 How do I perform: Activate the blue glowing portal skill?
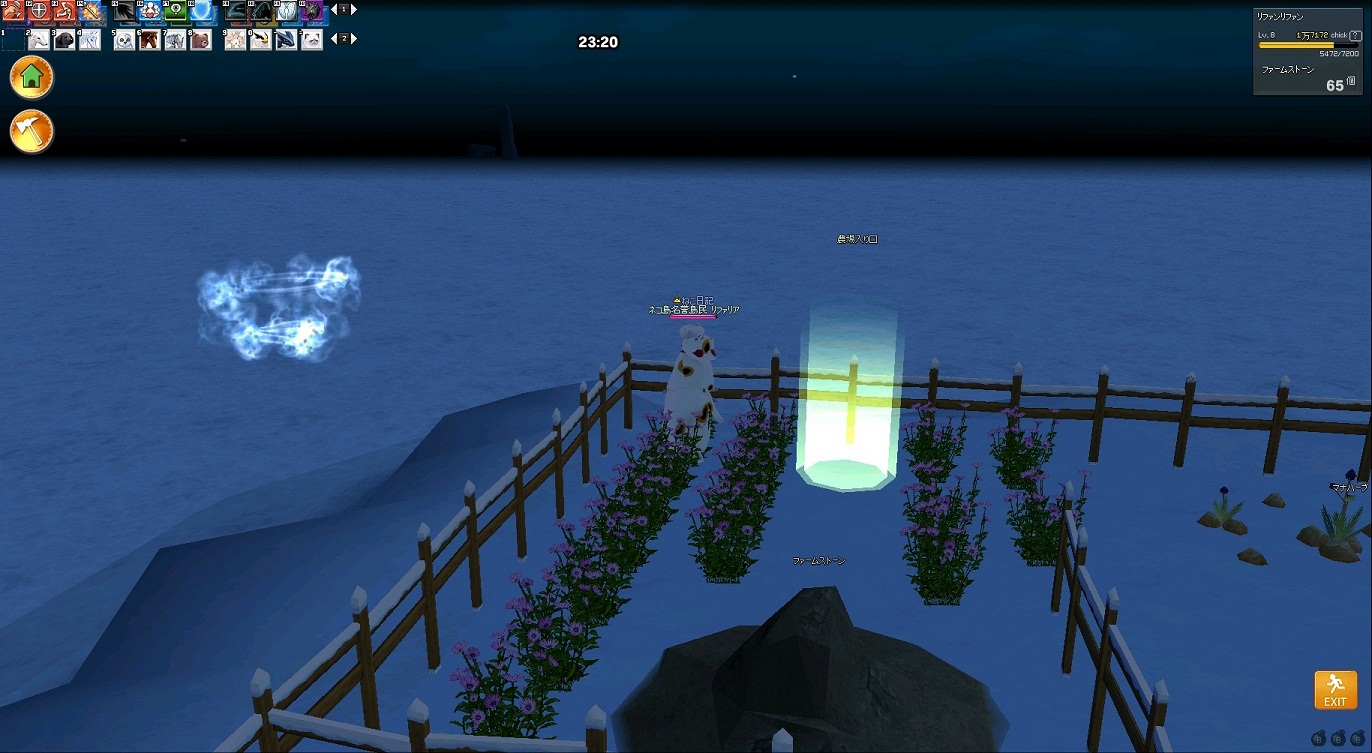201,12
